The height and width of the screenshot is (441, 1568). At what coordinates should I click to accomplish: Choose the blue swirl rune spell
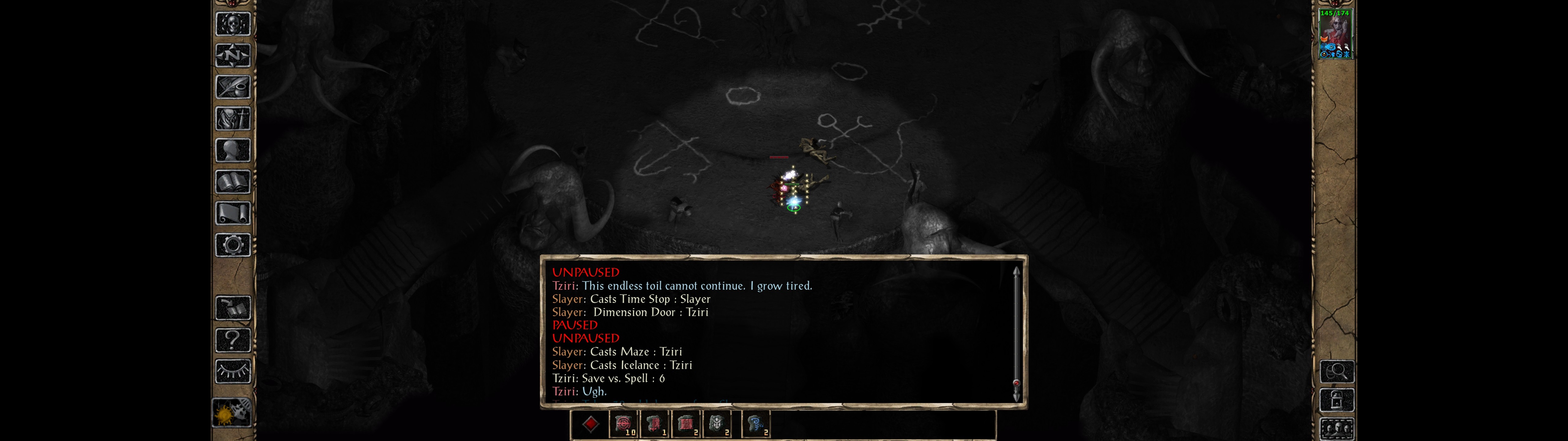pyautogui.click(x=756, y=424)
